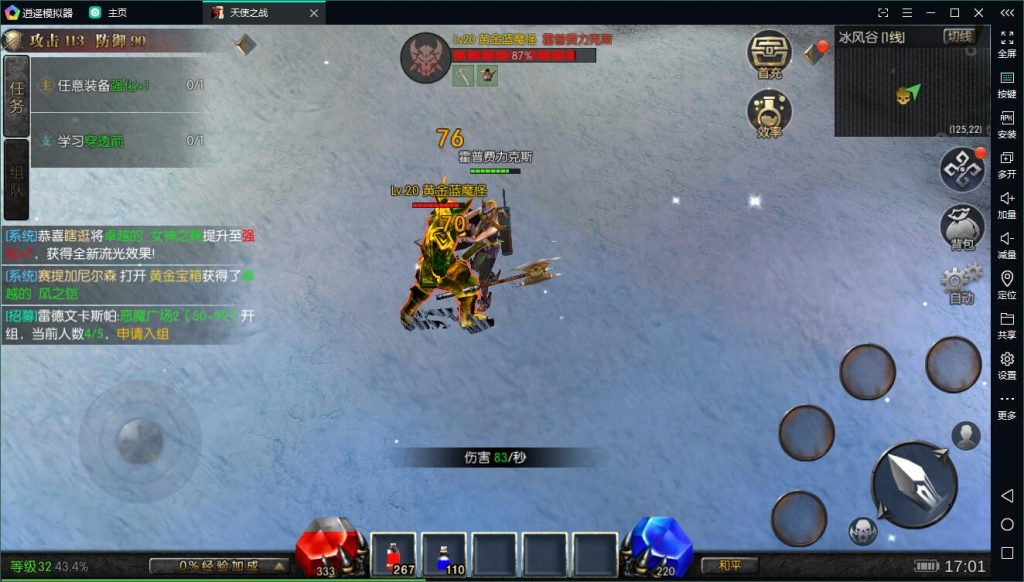Viewport: 1024px width, 582px height.
Task: Select the target boss portrait
Action: pos(425,58)
